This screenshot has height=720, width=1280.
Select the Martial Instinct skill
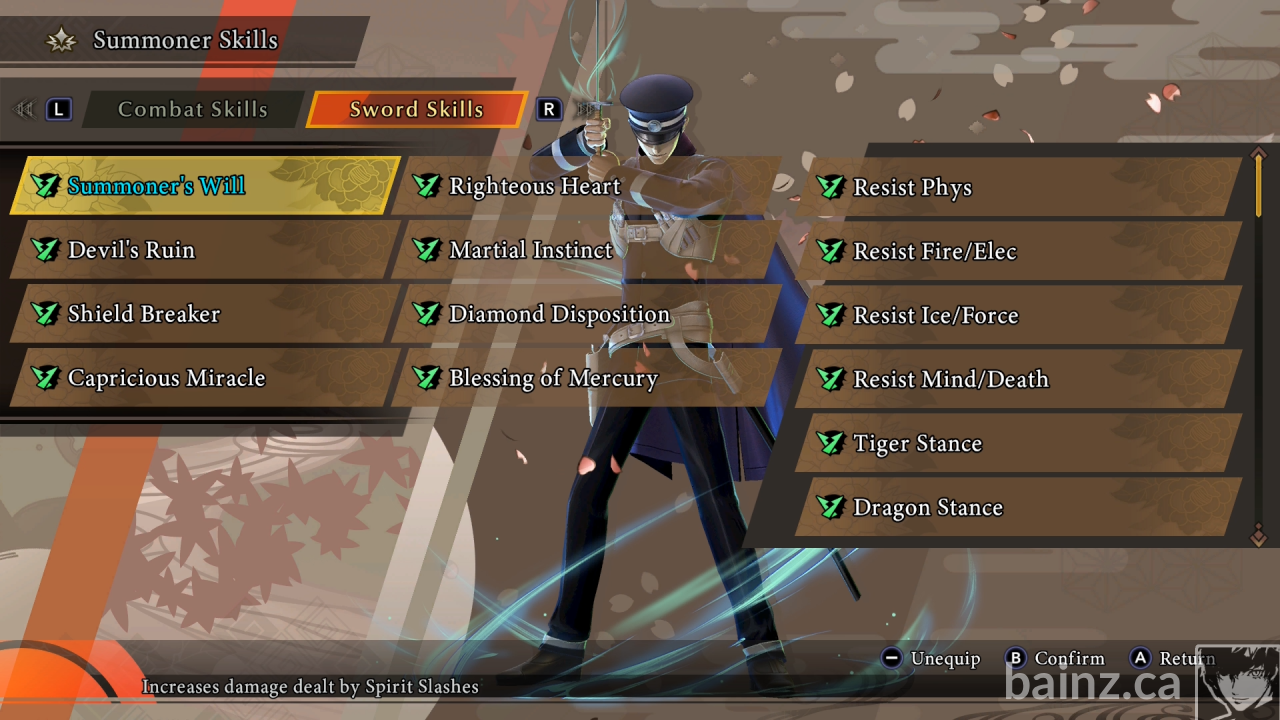tap(585, 250)
